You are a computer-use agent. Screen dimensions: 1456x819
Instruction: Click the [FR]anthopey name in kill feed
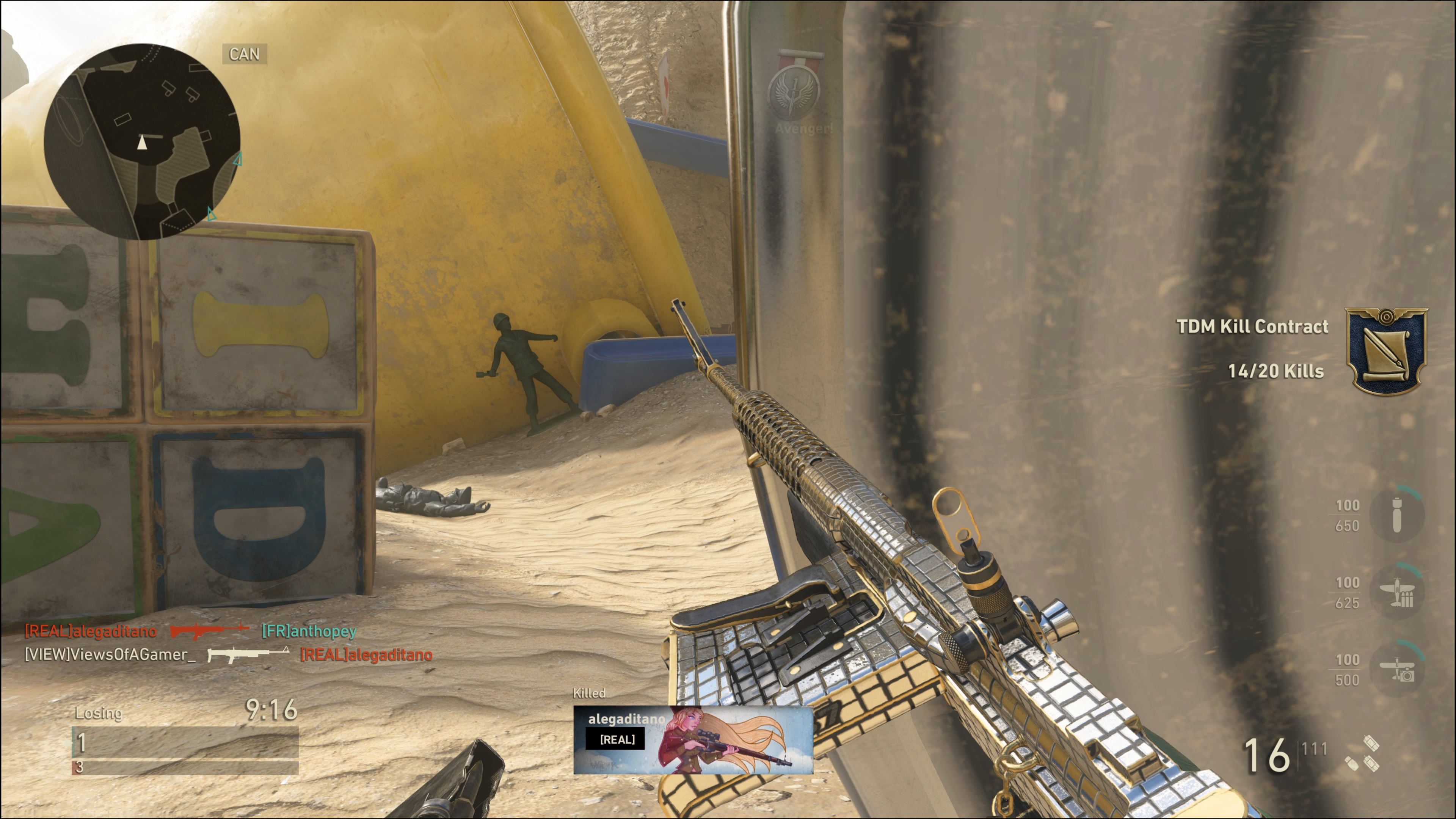(x=309, y=631)
